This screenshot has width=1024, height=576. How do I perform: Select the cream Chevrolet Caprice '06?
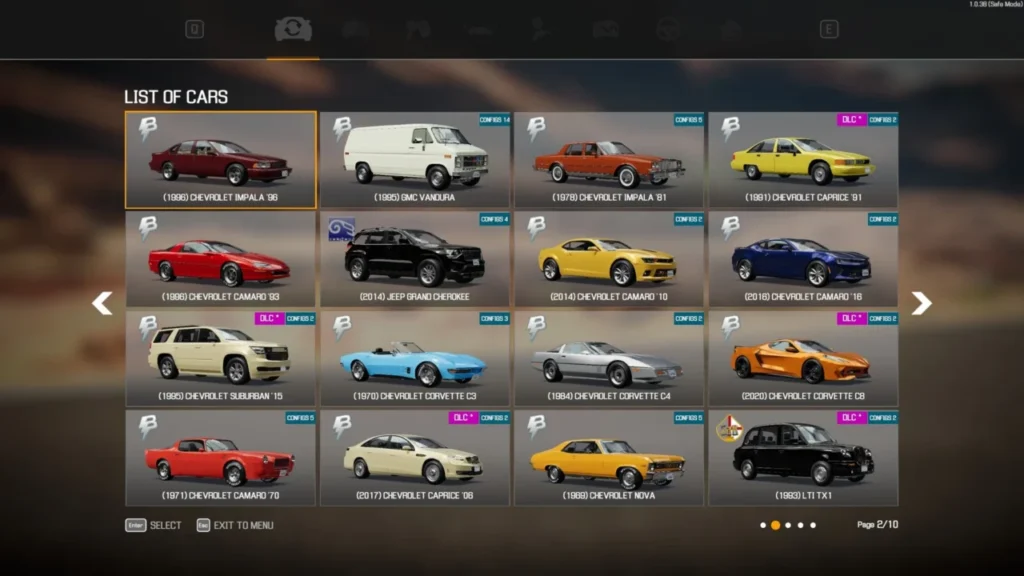click(x=415, y=457)
